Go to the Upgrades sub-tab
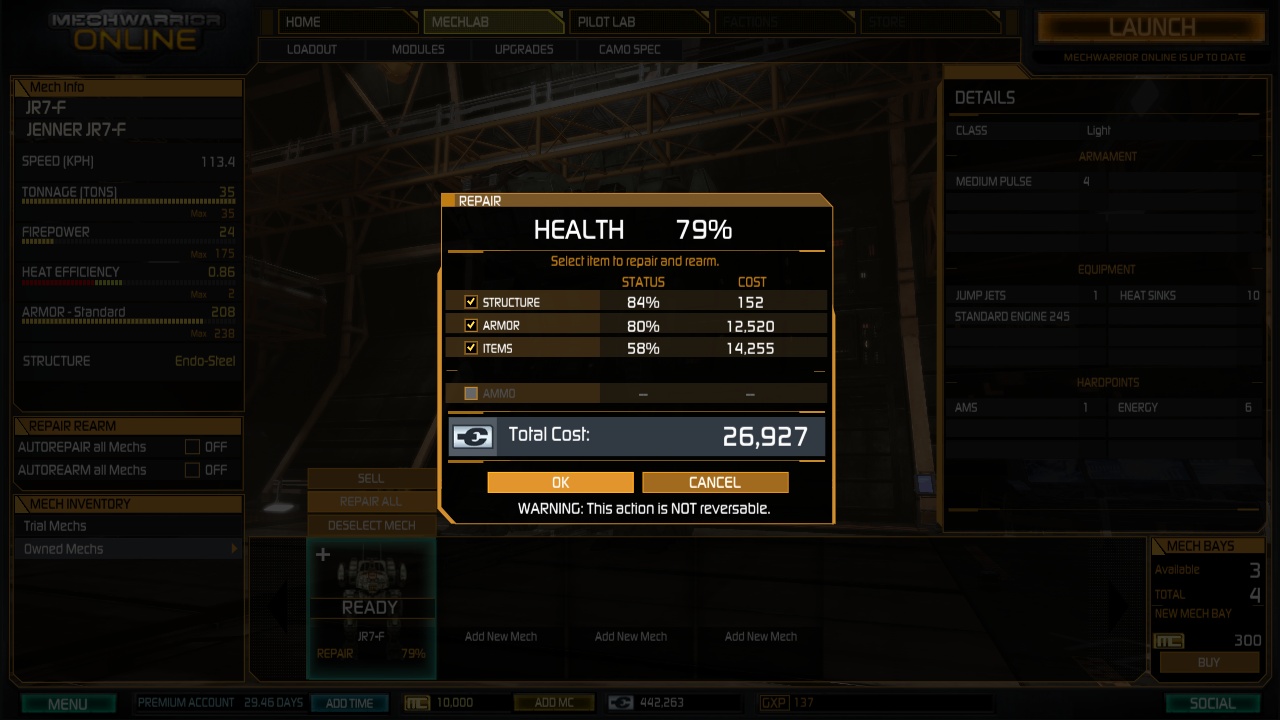The image size is (1280, 720). tap(524, 49)
